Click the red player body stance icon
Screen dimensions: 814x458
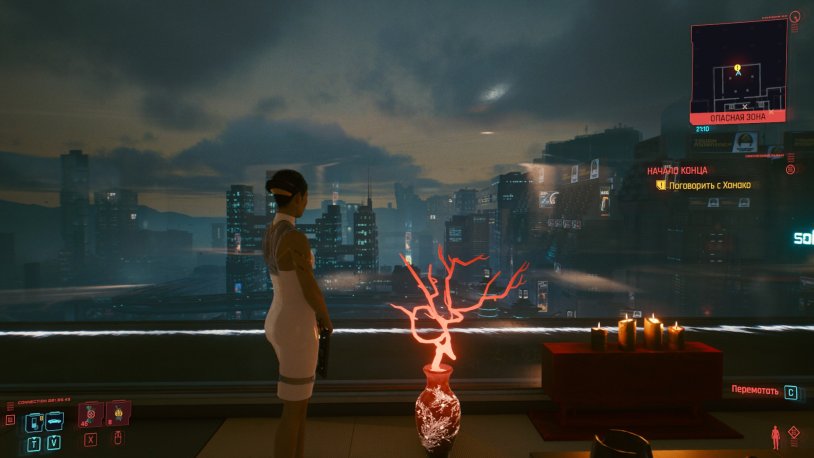pyautogui.click(x=775, y=437)
